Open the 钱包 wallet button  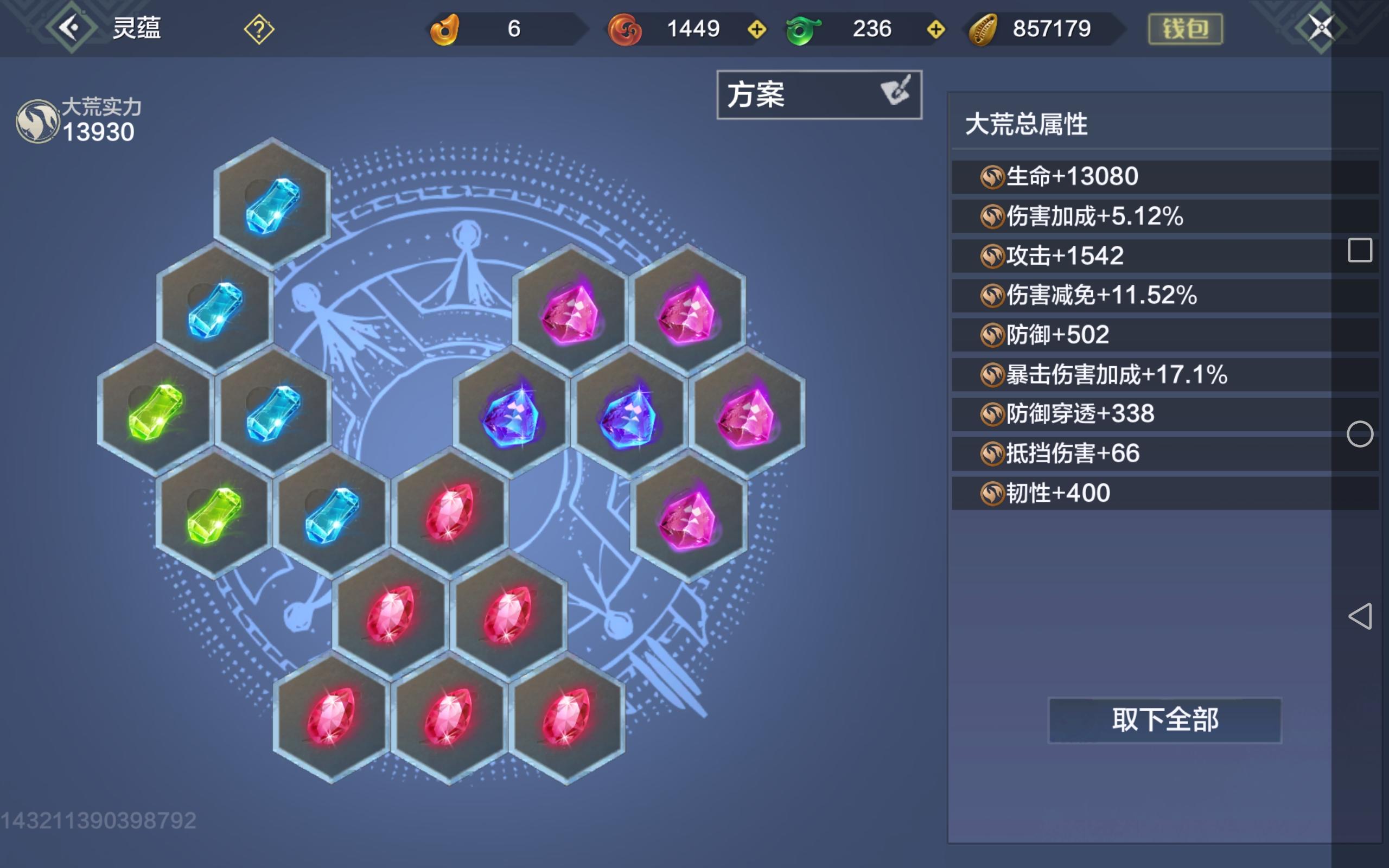click(x=1187, y=28)
